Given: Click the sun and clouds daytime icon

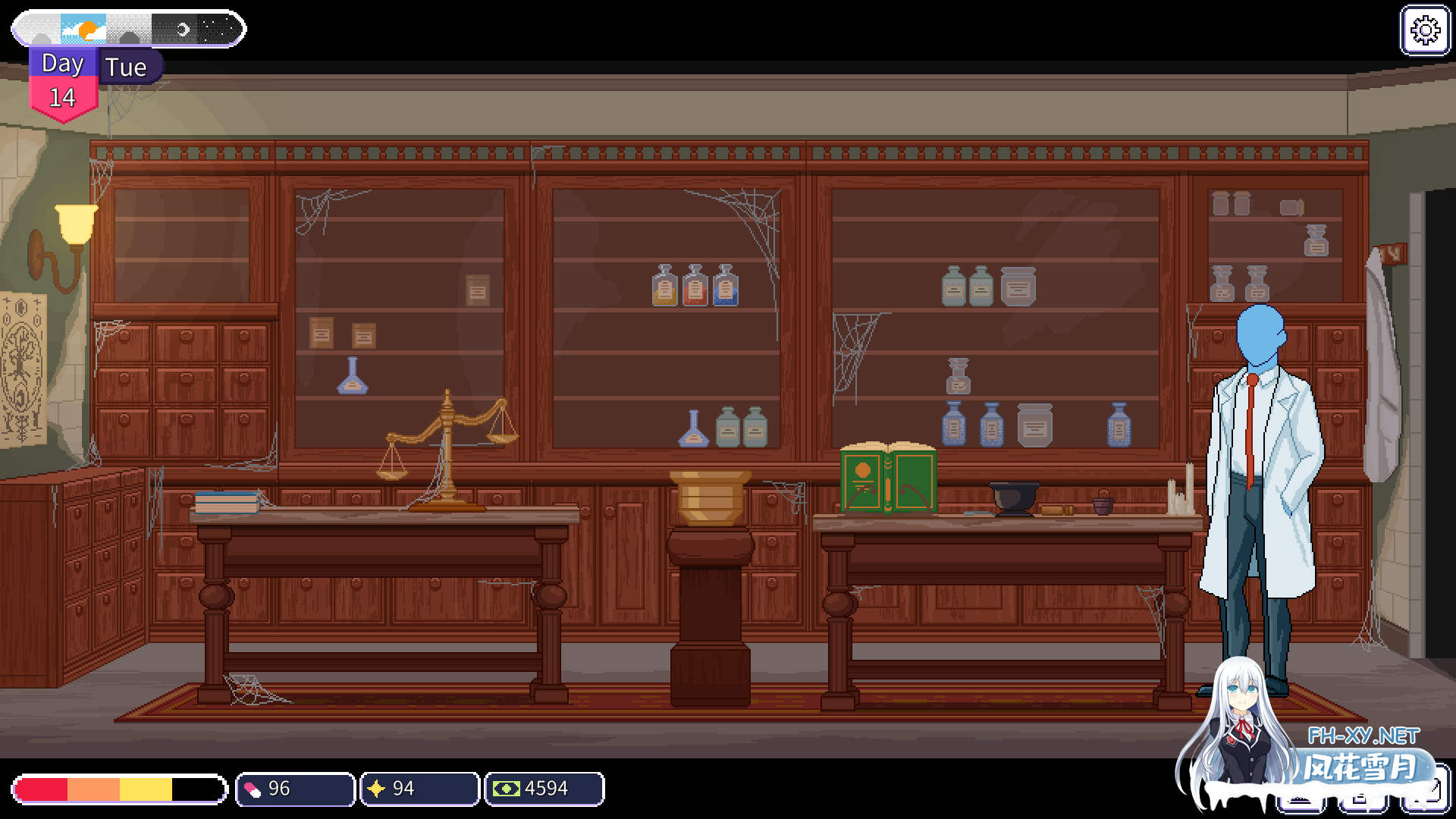Looking at the screenshot, I should (x=83, y=29).
